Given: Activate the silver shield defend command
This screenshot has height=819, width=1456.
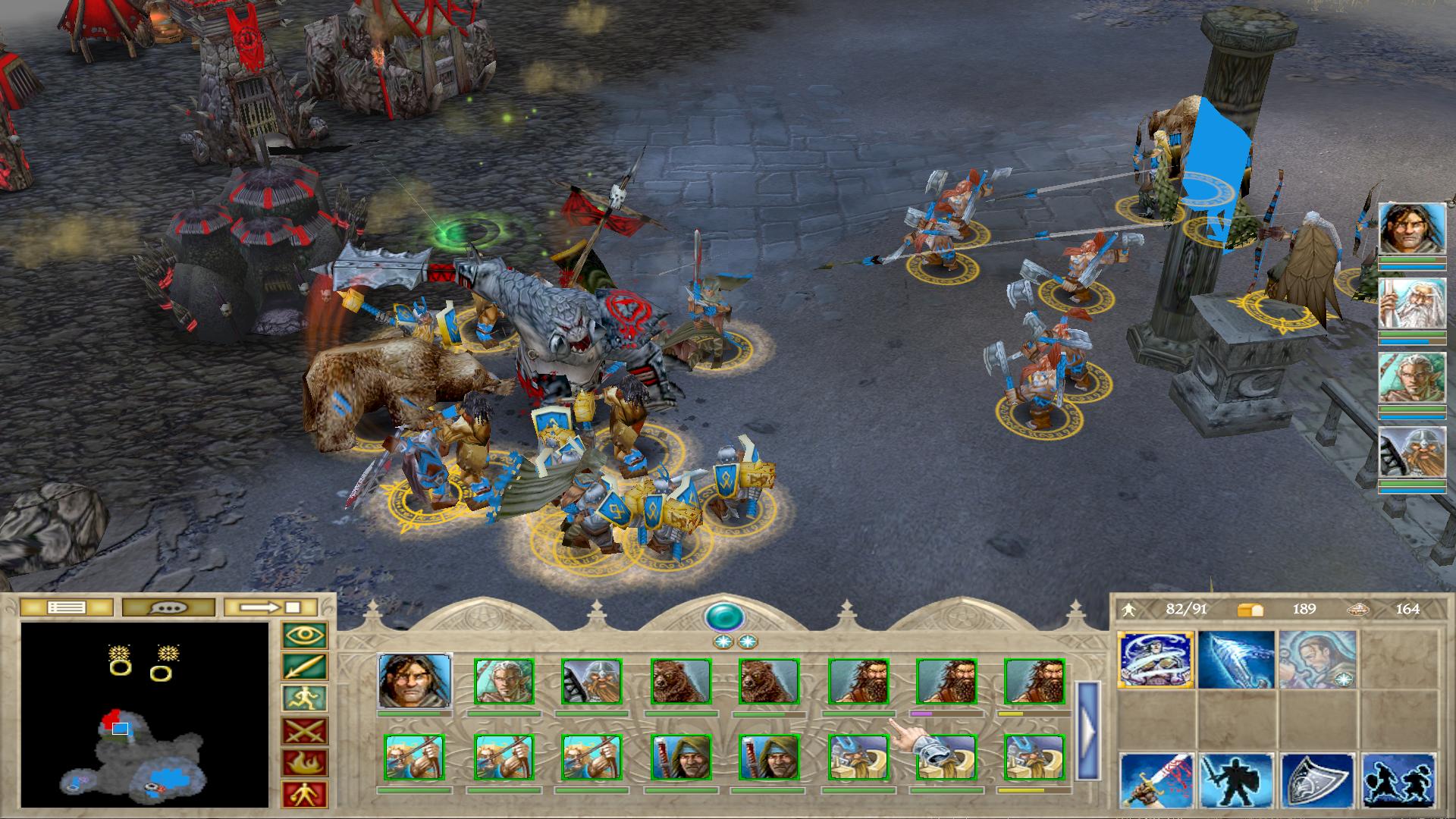Looking at the screenshot, I should [1317, 780].
